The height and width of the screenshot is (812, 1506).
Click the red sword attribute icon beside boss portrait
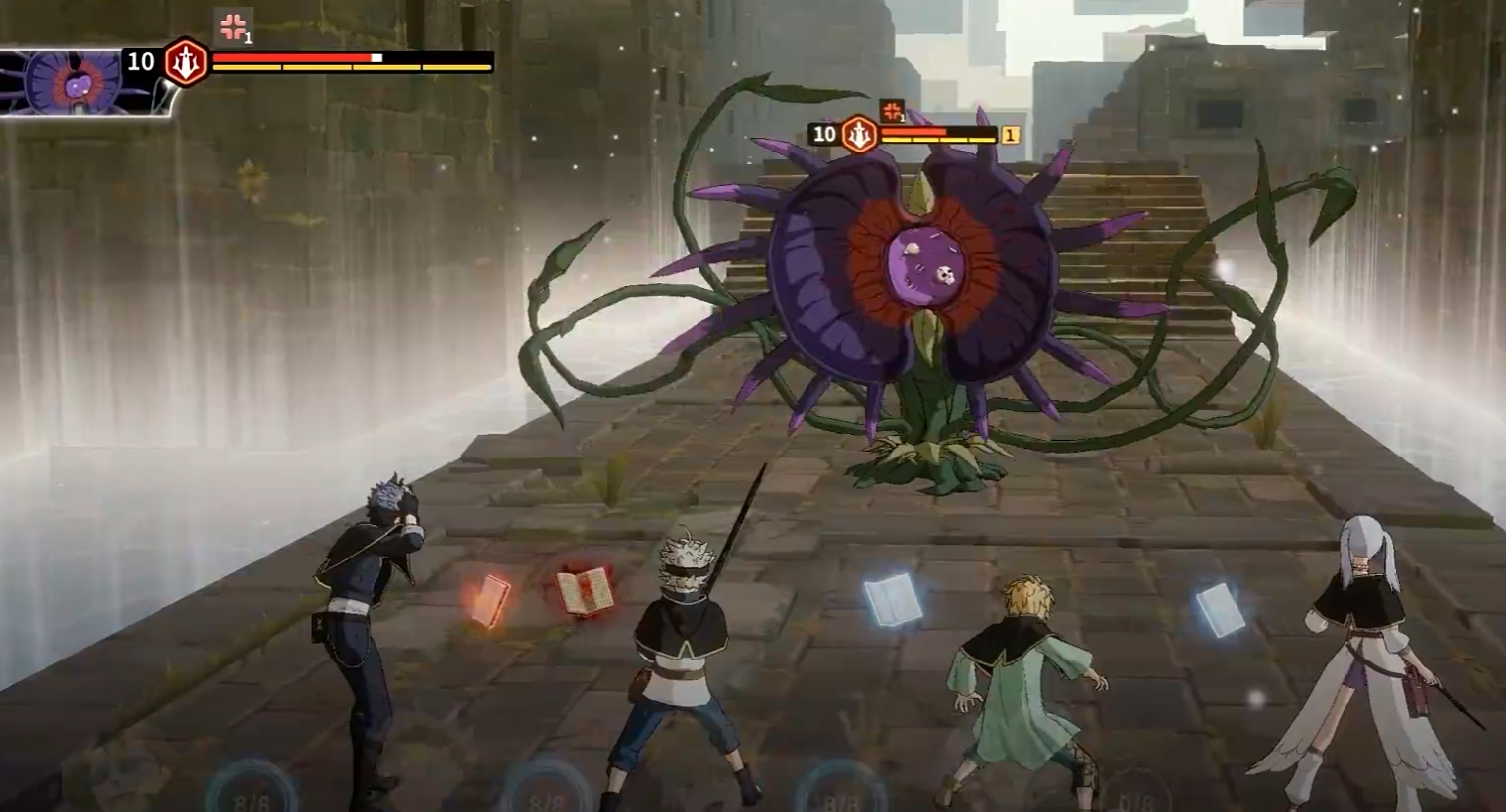point(185,62)
